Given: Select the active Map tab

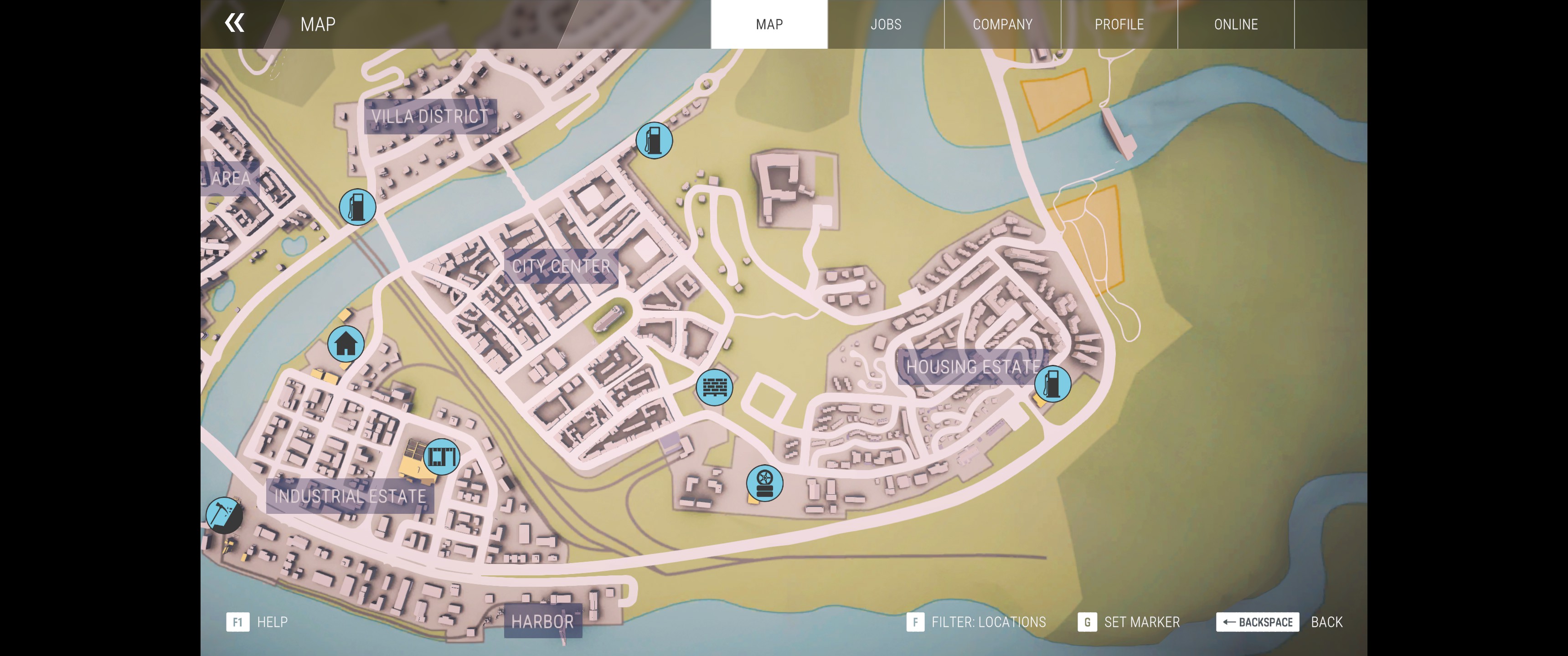Looking at the screenshot, I should tap(769, 24).
